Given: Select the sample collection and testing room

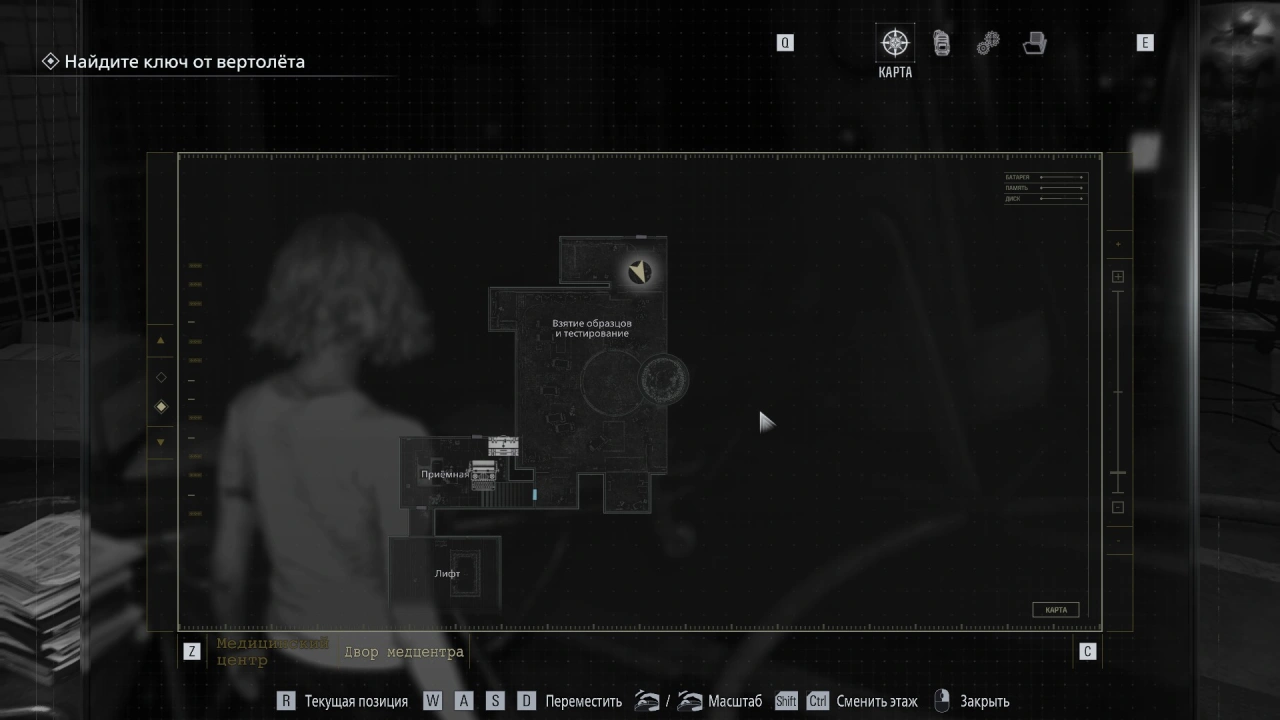Looking at the screenshot, I should pyautogui.click(x=592, y=328).
